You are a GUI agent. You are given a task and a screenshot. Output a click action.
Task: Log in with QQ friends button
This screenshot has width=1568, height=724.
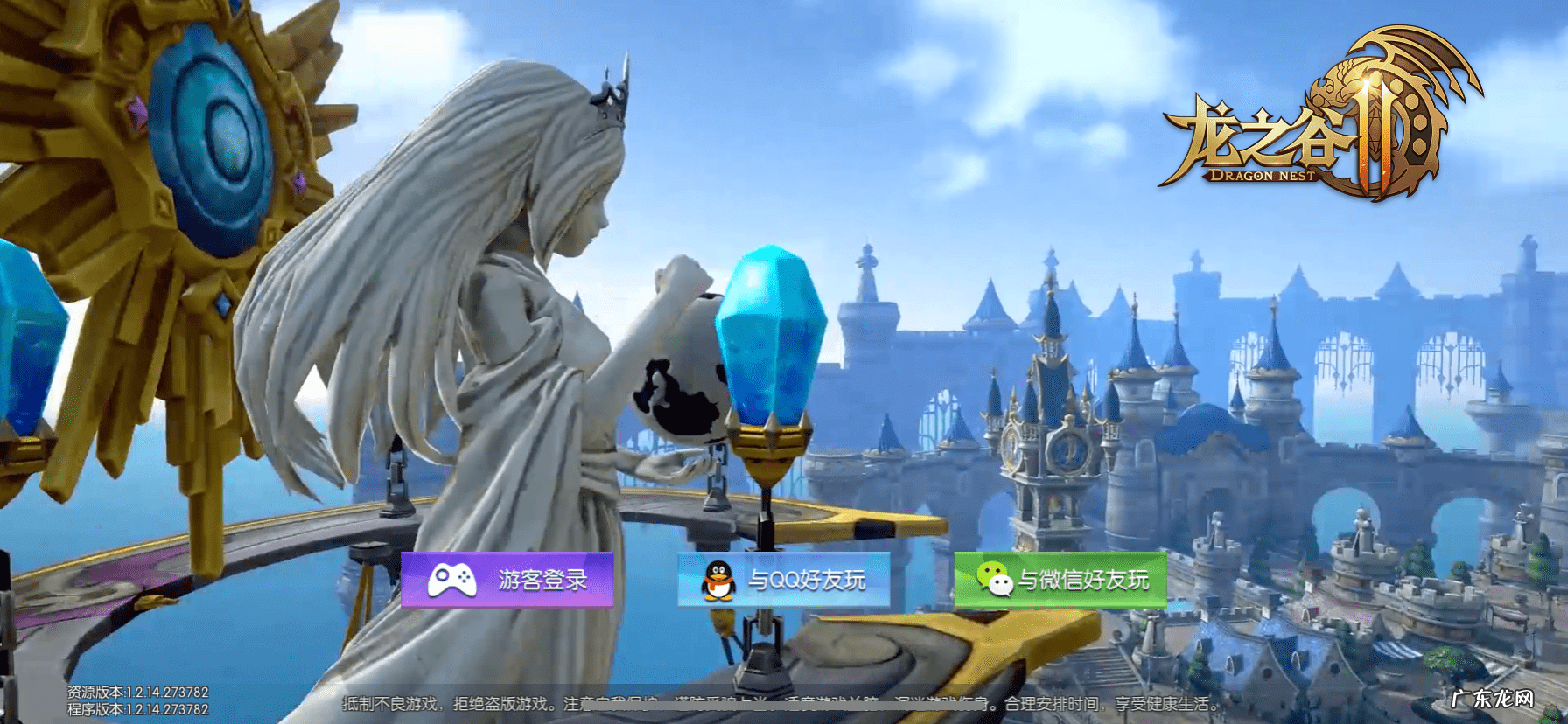coord(784,580)
